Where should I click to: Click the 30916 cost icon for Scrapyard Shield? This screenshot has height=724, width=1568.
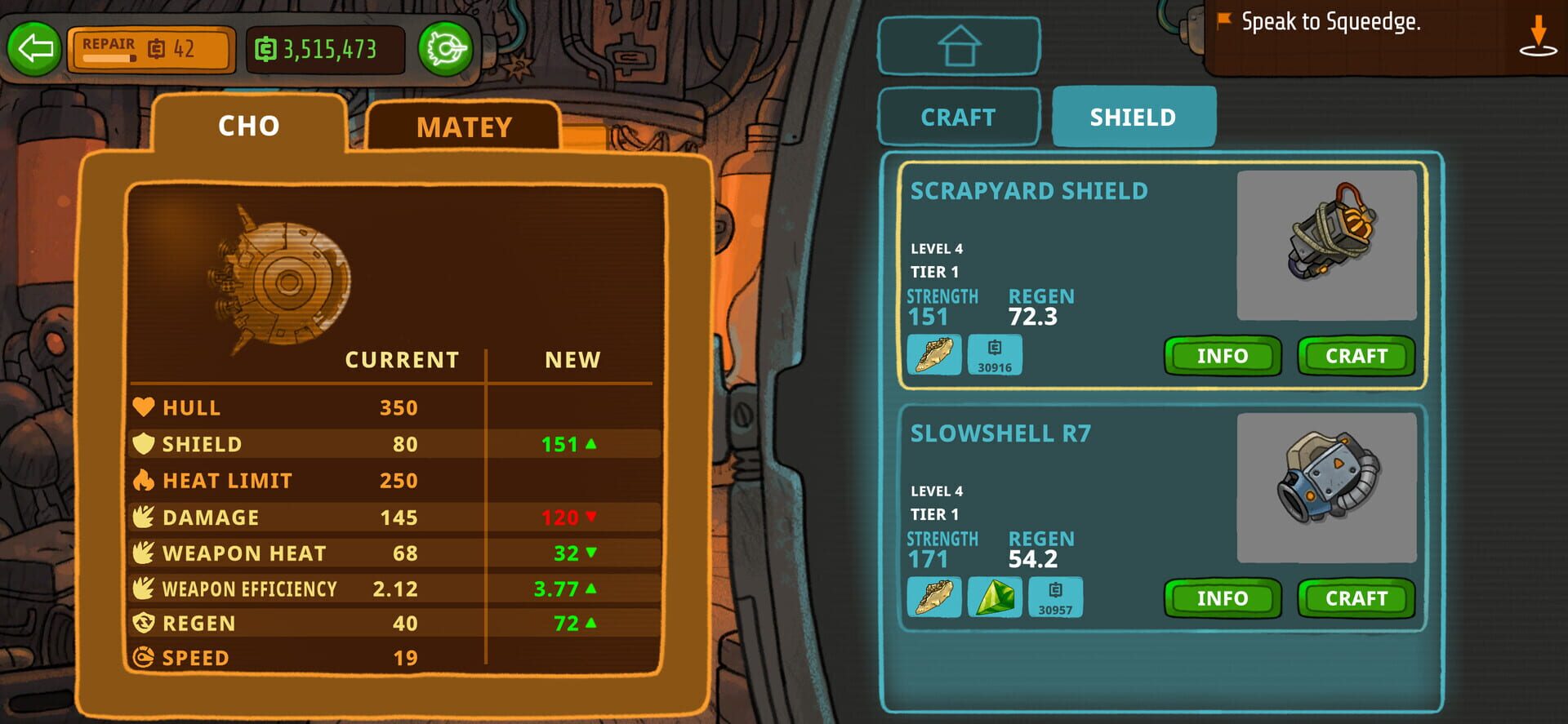[995, 354]
